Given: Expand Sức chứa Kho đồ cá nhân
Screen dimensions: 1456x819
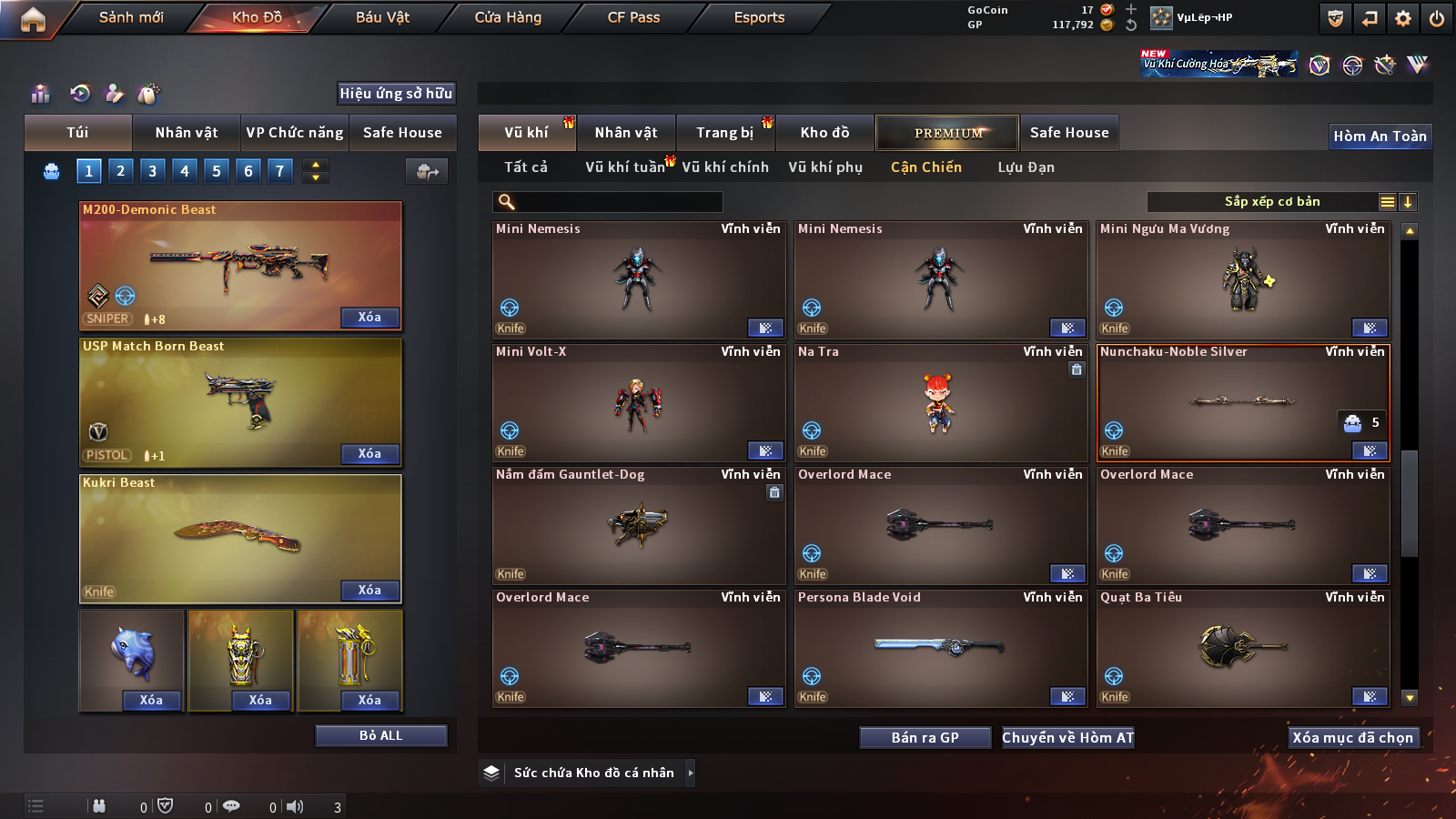Looking at the screenshot, I should [690, 773].
